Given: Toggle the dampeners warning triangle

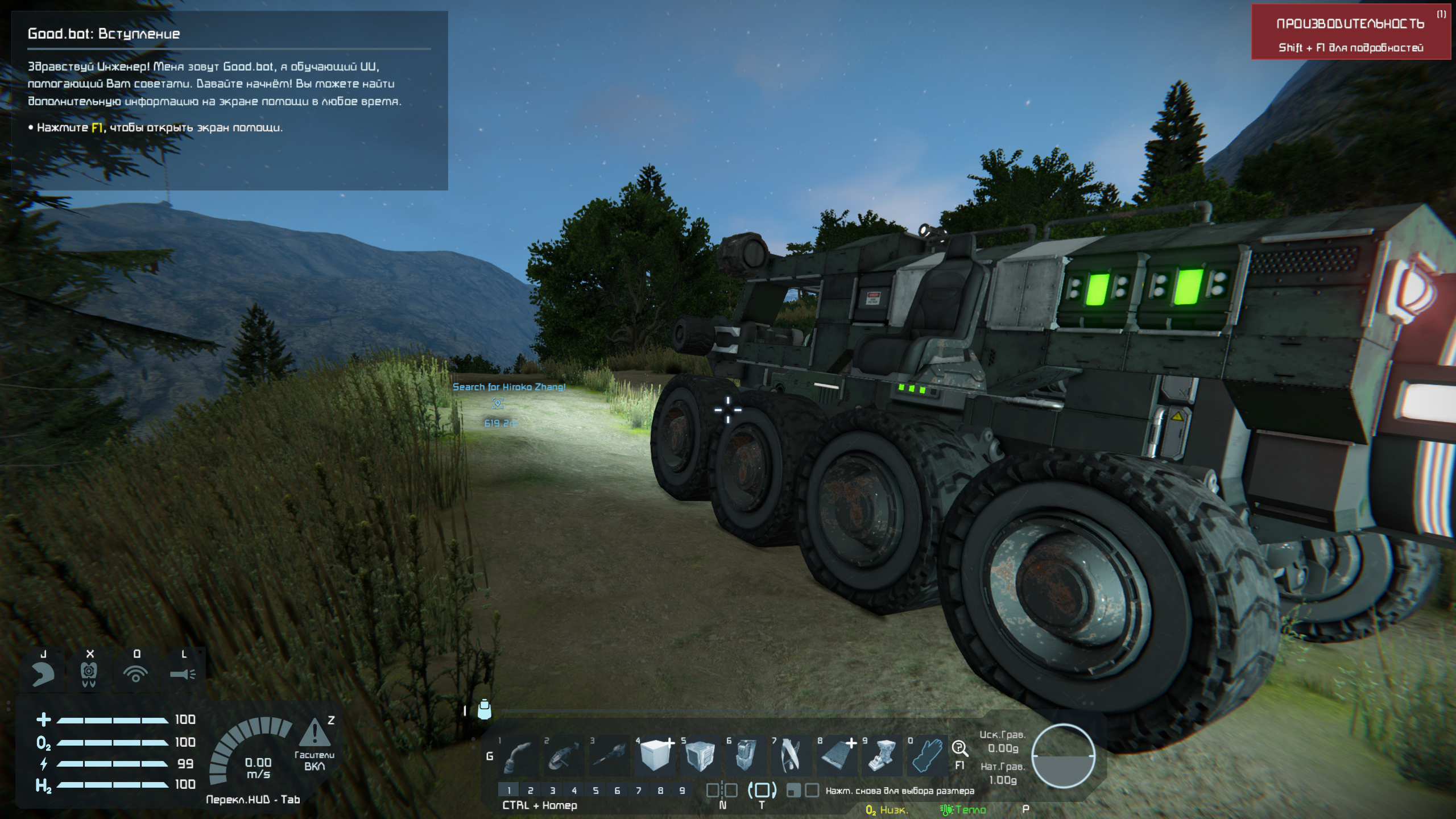Looking at the screenshot, I should 314,734.
